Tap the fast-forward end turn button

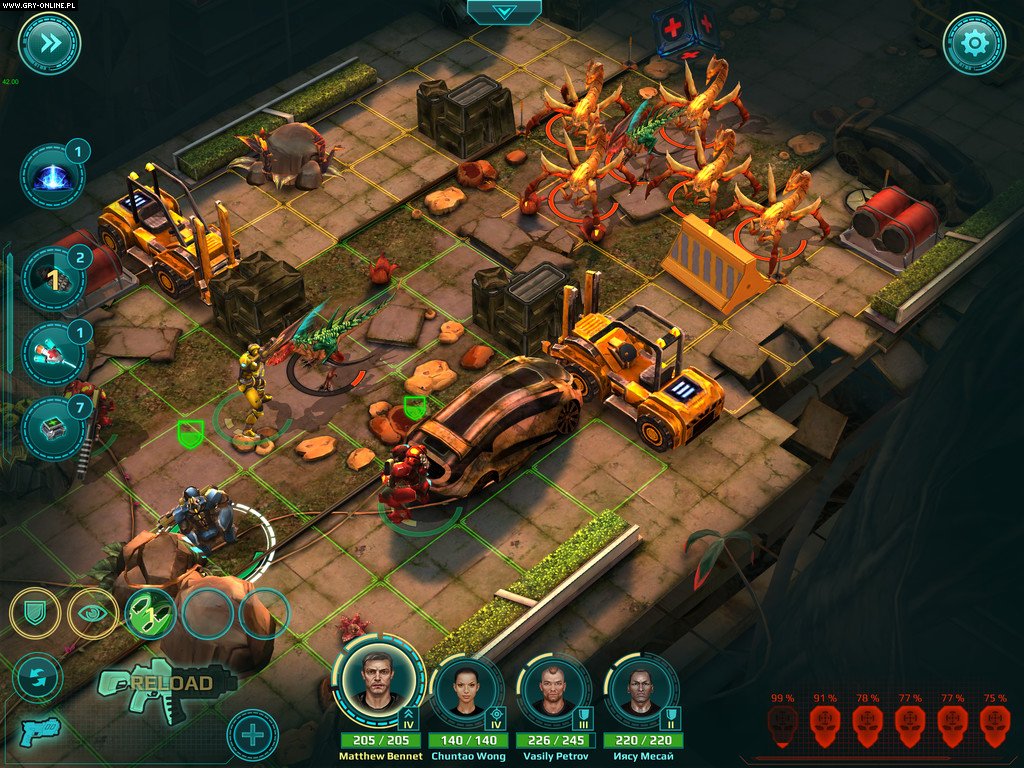[49, 43]
